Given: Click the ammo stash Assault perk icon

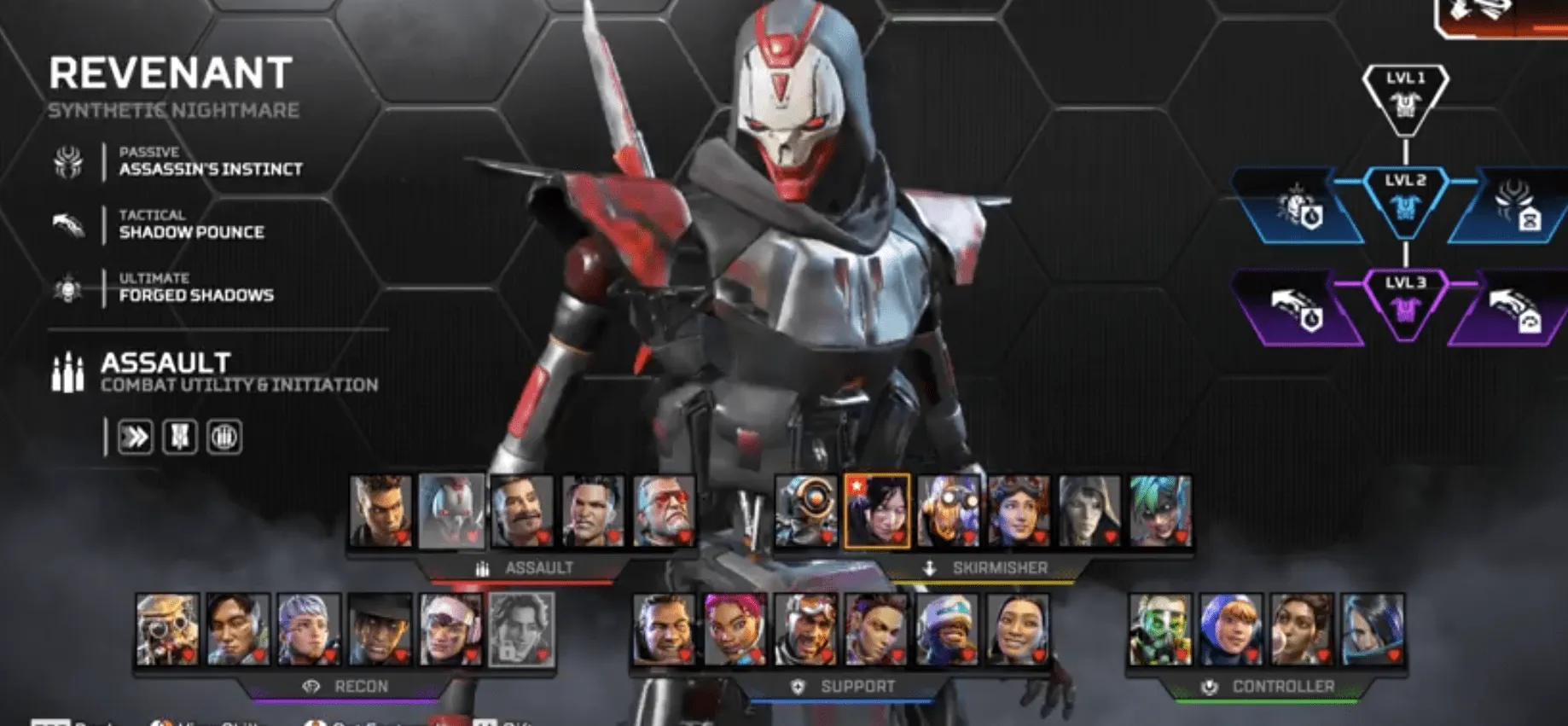Looking at the screenshot, I should [224, 436].
